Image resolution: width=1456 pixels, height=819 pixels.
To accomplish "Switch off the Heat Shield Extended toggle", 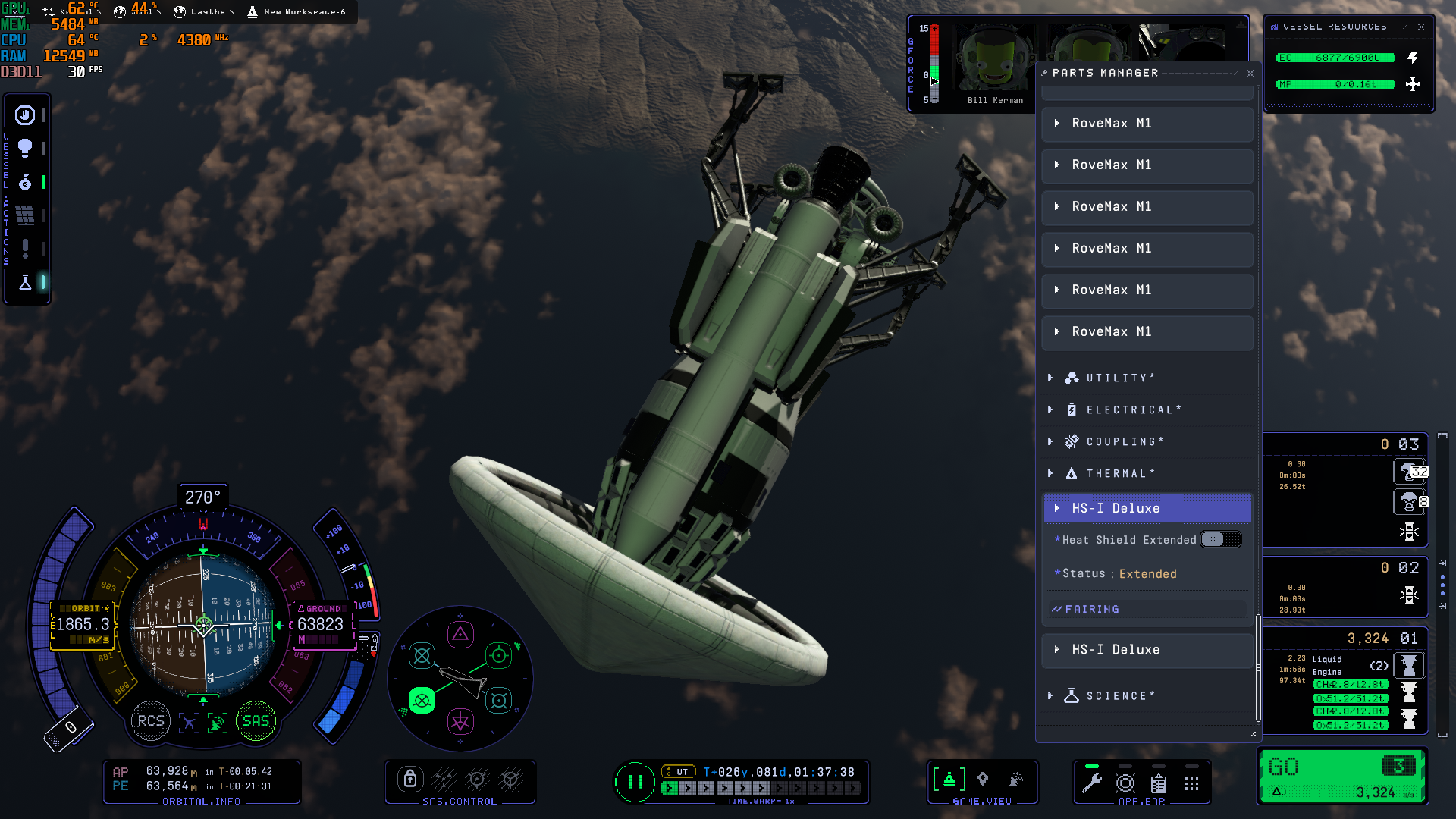I will [x=1219, y=539].
